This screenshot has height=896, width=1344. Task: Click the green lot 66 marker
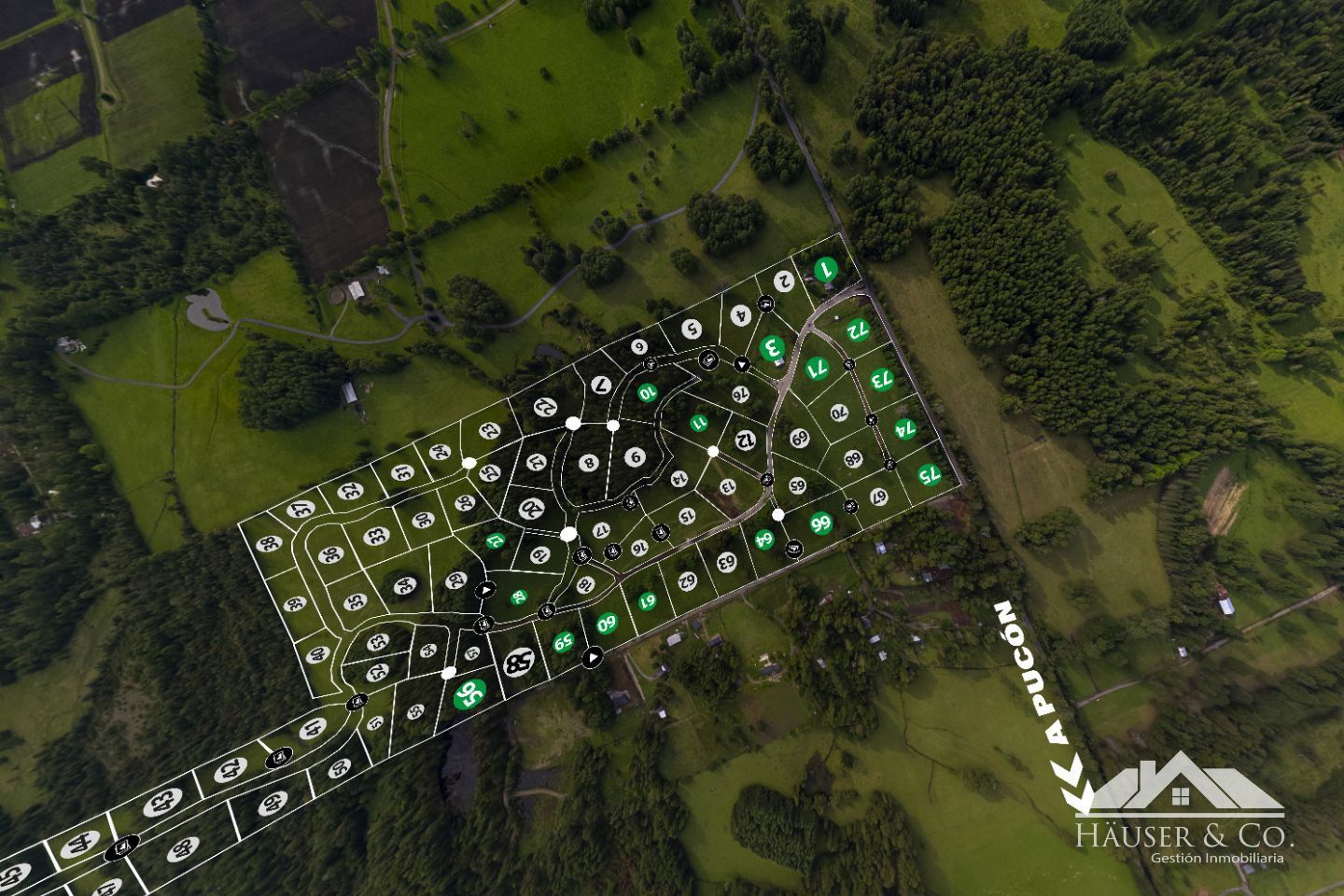click(821, 523)
